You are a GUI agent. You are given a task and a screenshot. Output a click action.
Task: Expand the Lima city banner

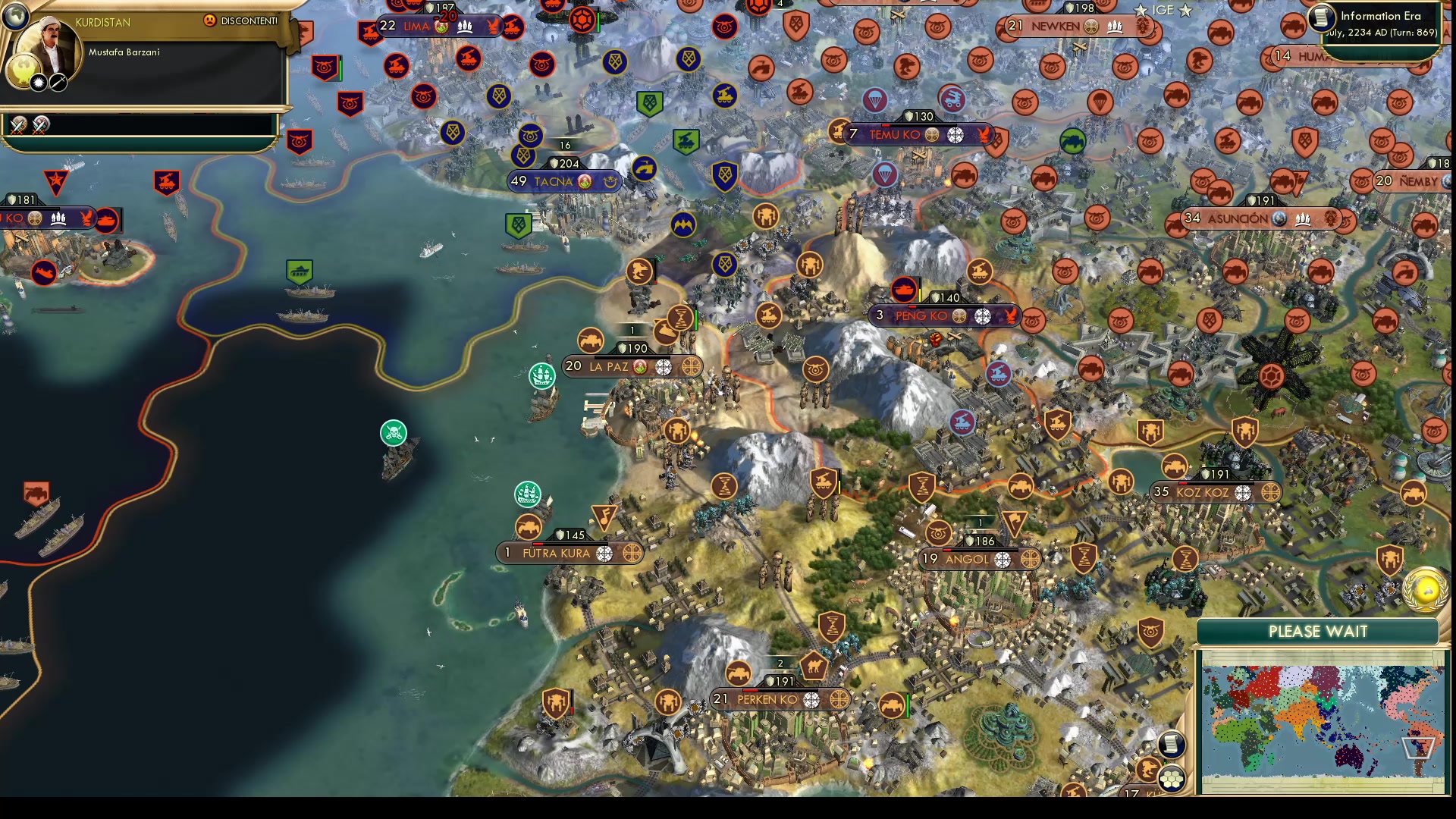click(418, 25)
